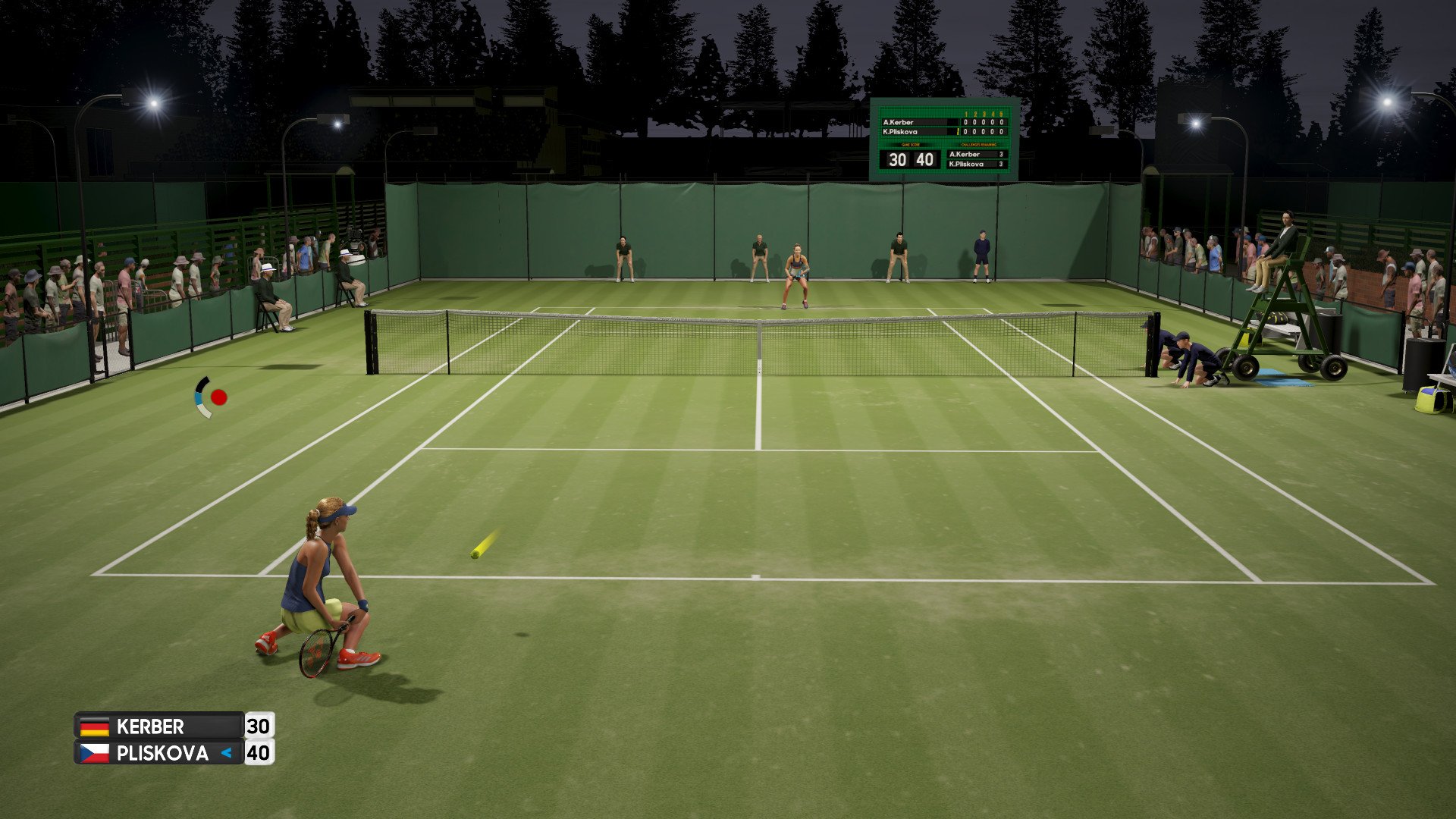The height and width of the screenshot is (819, 1456).
Task: Toggle the CHALLENGES REMAINING panel
Action: (x=979, y=145)
